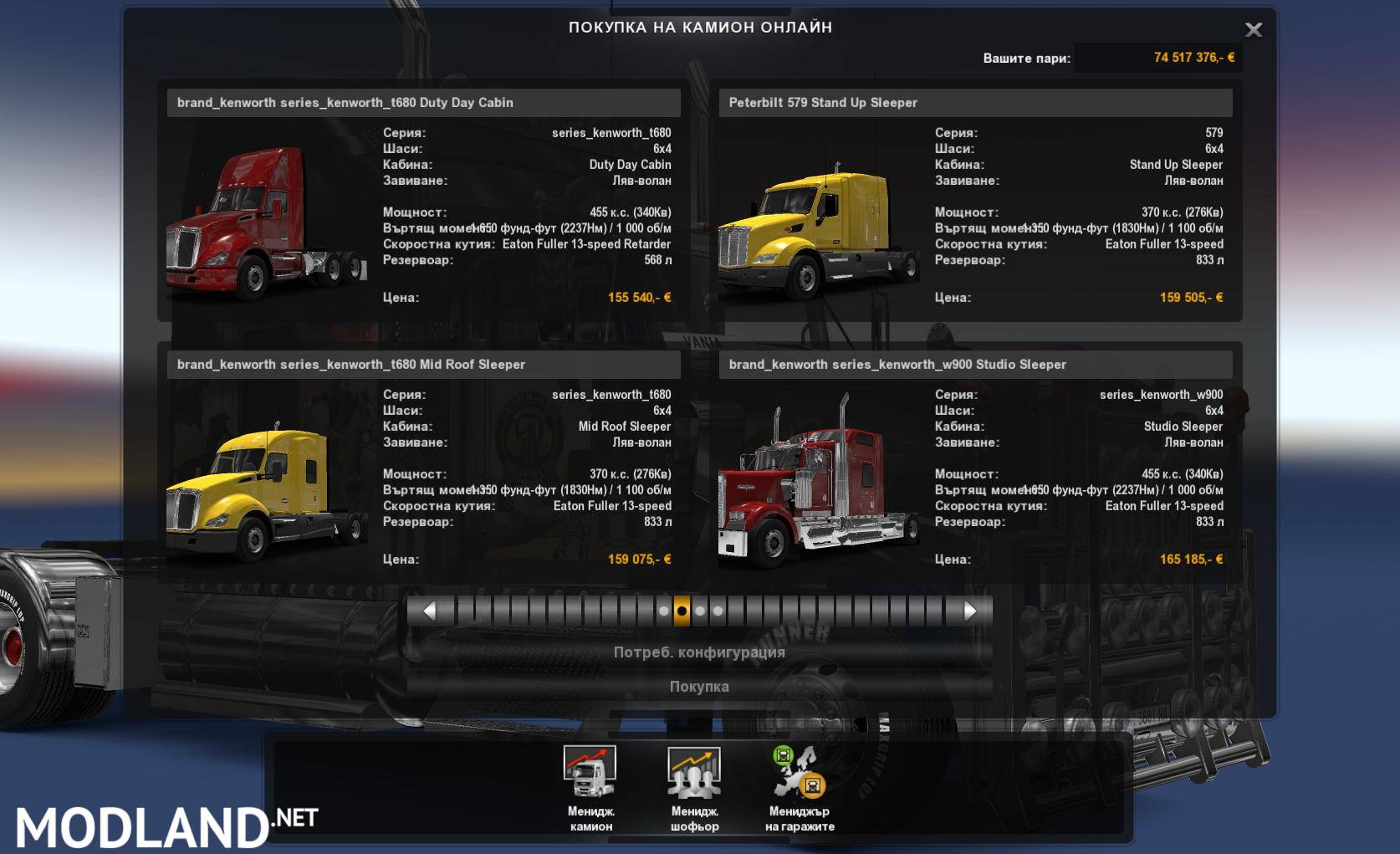
Task: Click the Покупка purchase button
Action: [x=699, y=687]
